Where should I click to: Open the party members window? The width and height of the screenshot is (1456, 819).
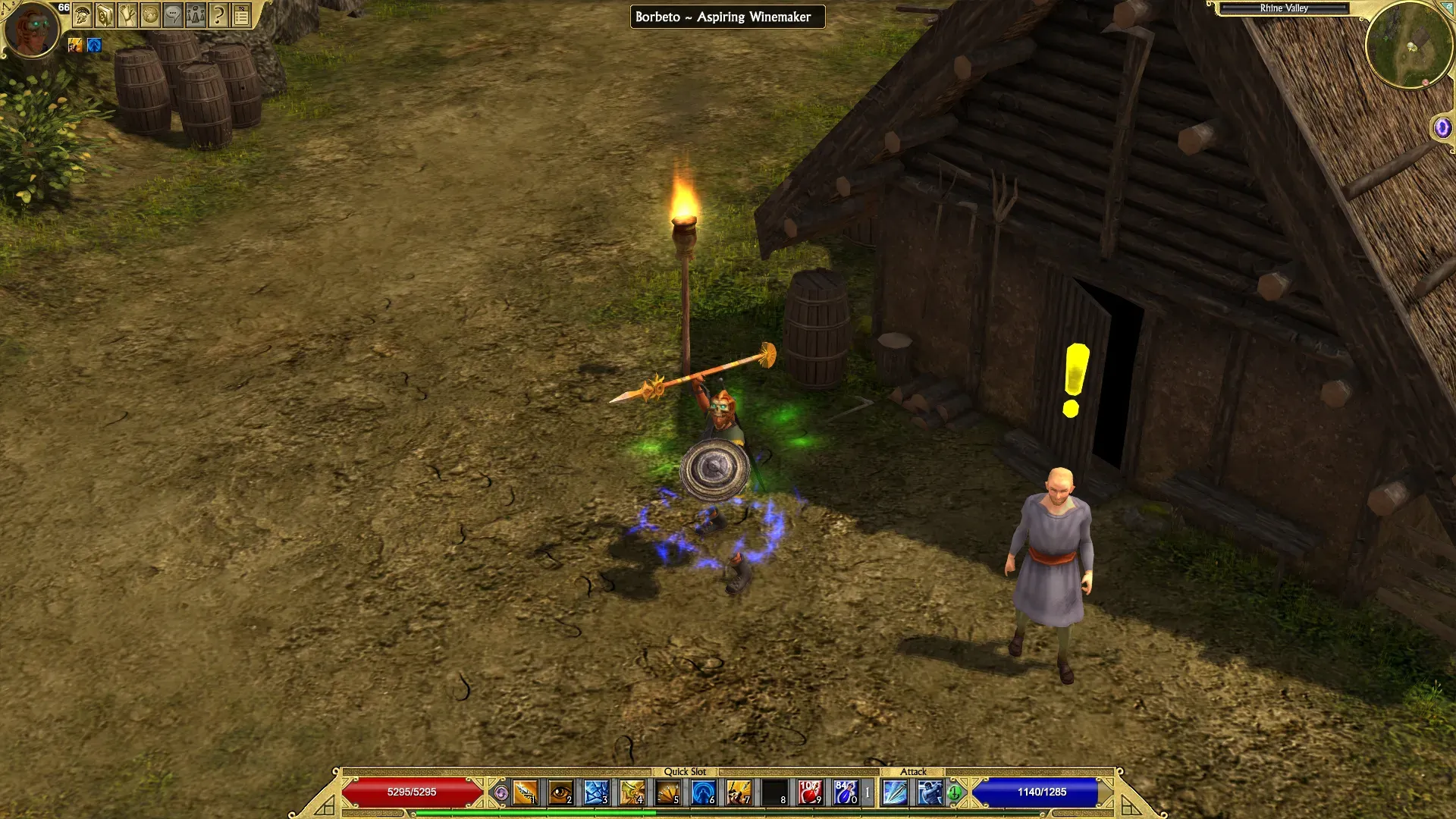[x=196, y=15]
